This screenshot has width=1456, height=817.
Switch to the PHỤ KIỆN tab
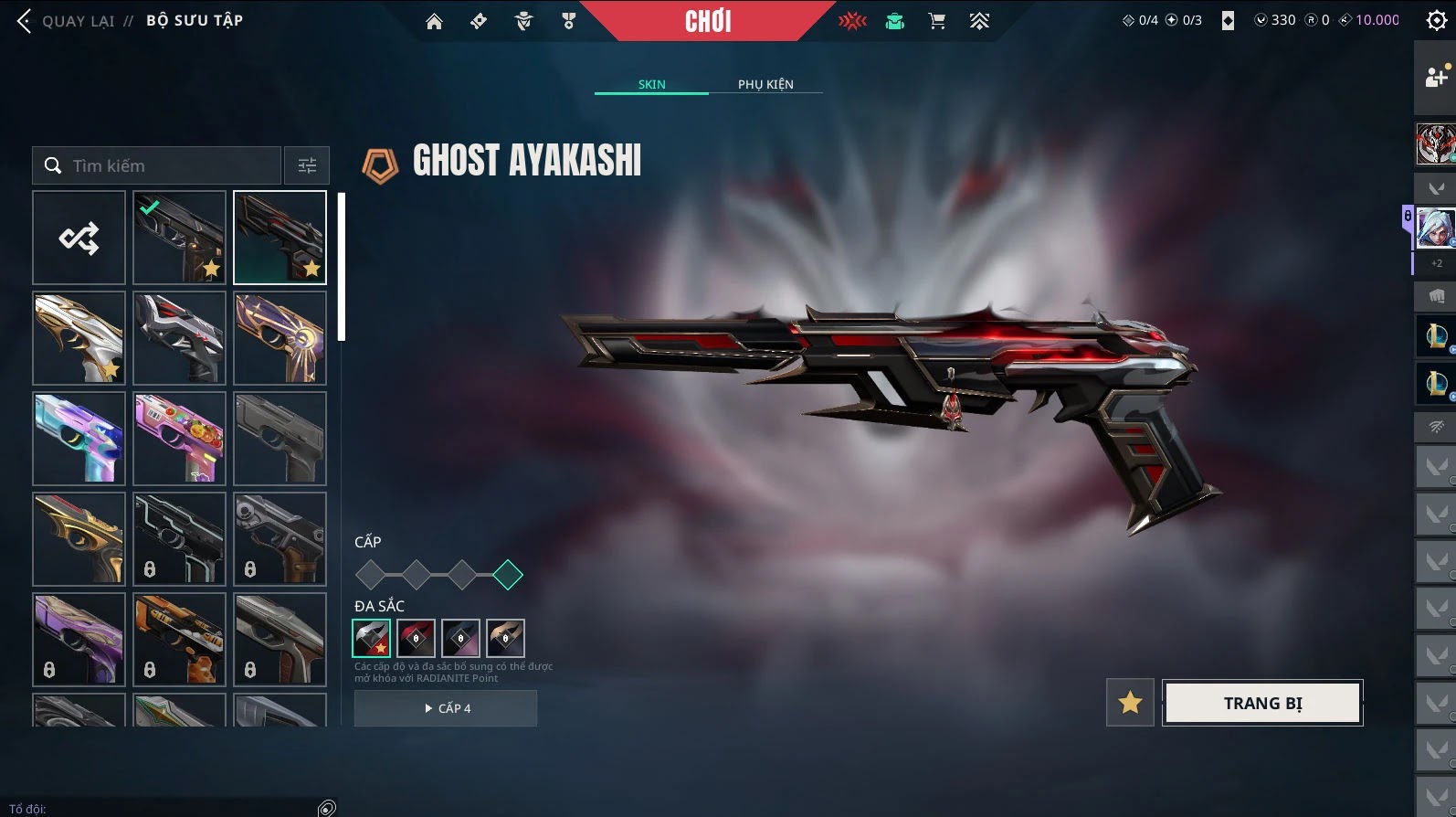(765, 84)
